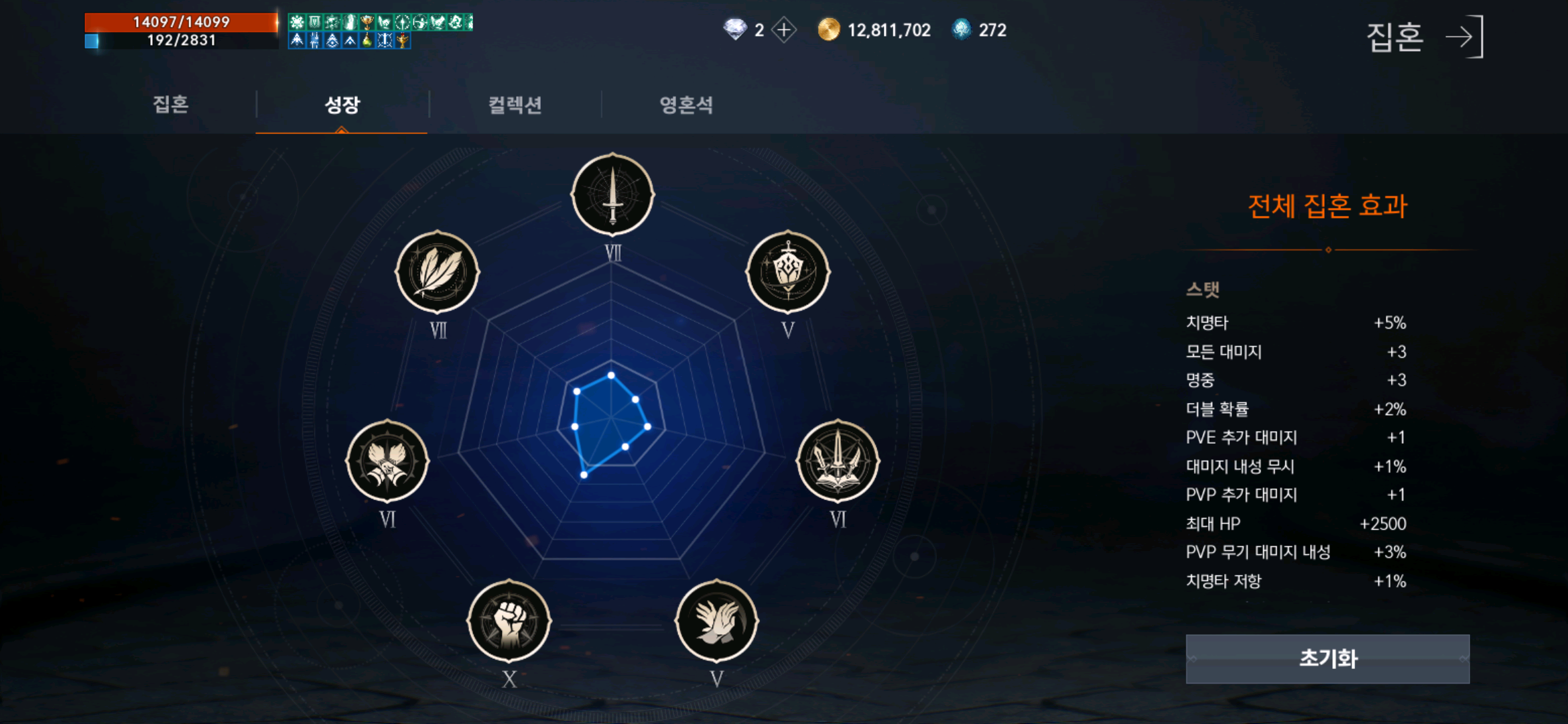The image size is (1568, 724).
Task: Open the 컬렉션 tab
Action: click(x=514, y=105)
